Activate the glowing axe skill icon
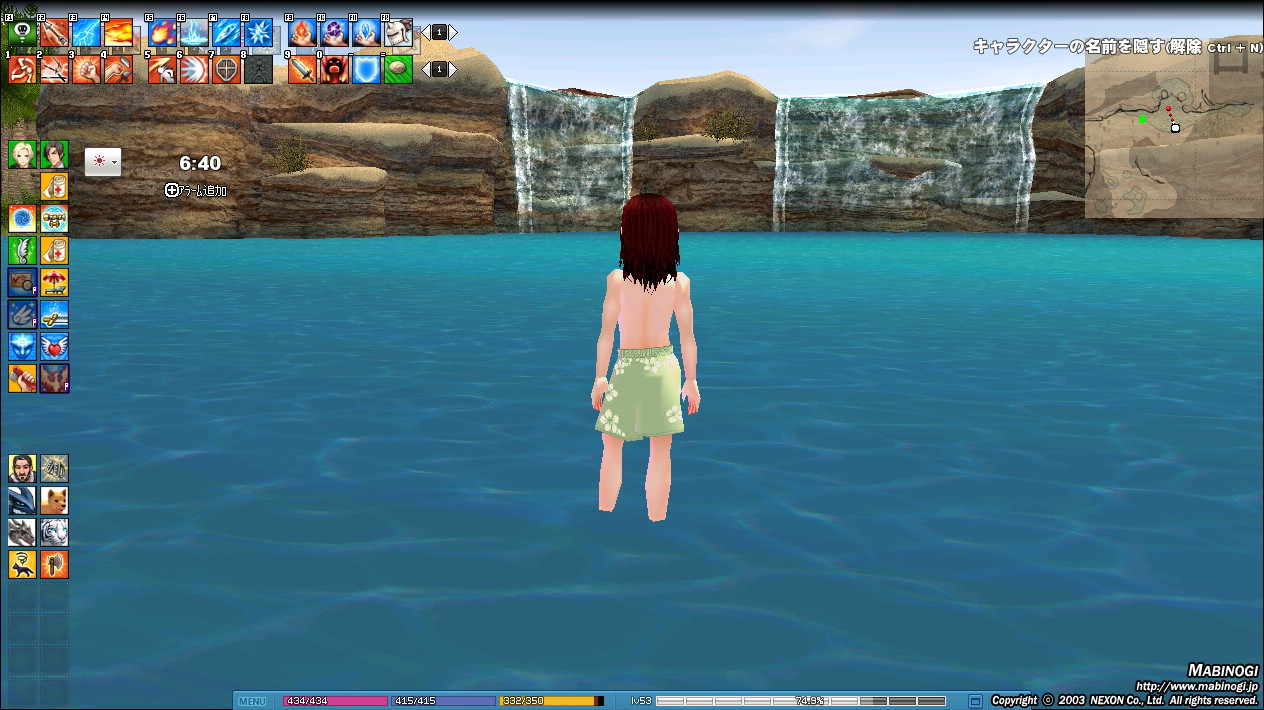 [x=54, y=564]
